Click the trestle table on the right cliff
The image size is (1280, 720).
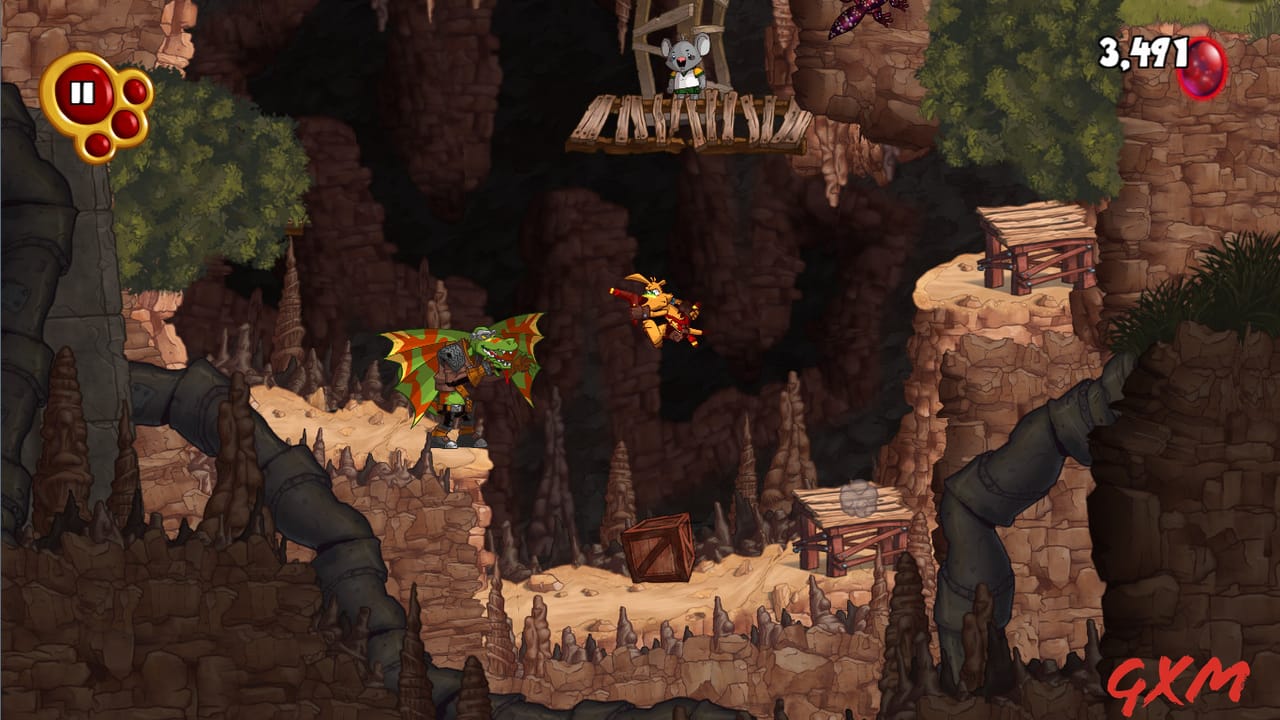pos(1035,235)
